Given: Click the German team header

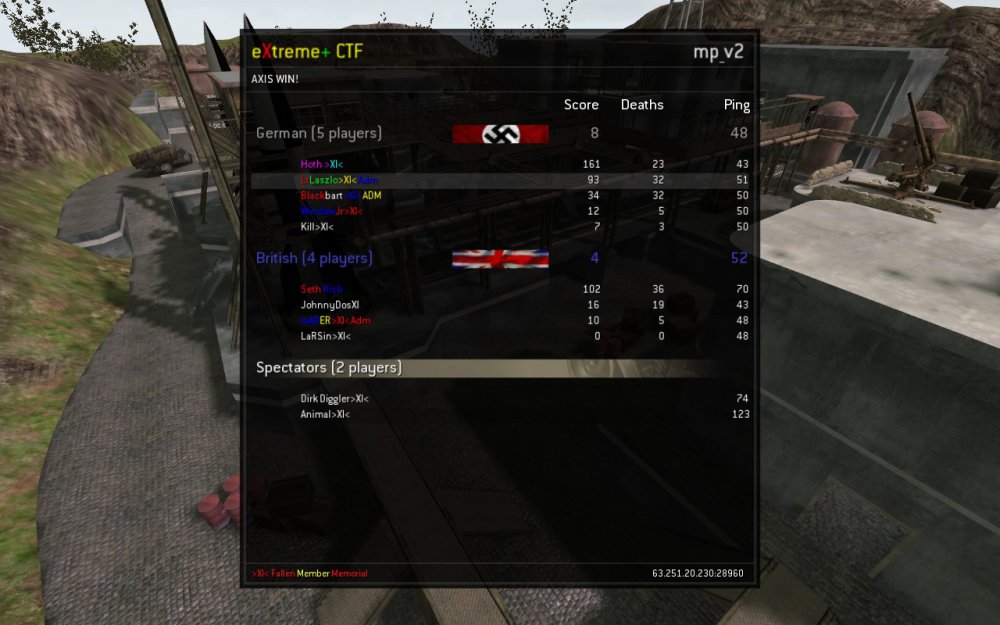Looking at the screenshot, I should [x=319, y=133].
